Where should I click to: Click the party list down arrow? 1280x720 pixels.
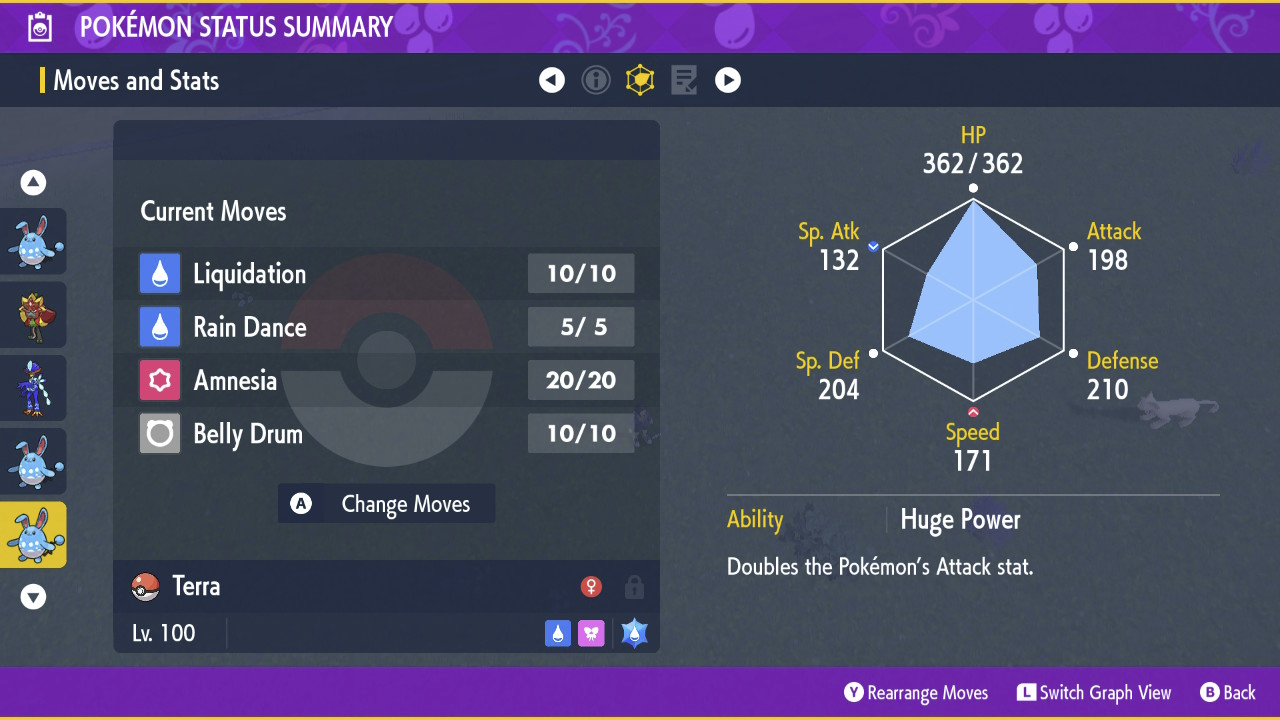click(x=34, y=597)
